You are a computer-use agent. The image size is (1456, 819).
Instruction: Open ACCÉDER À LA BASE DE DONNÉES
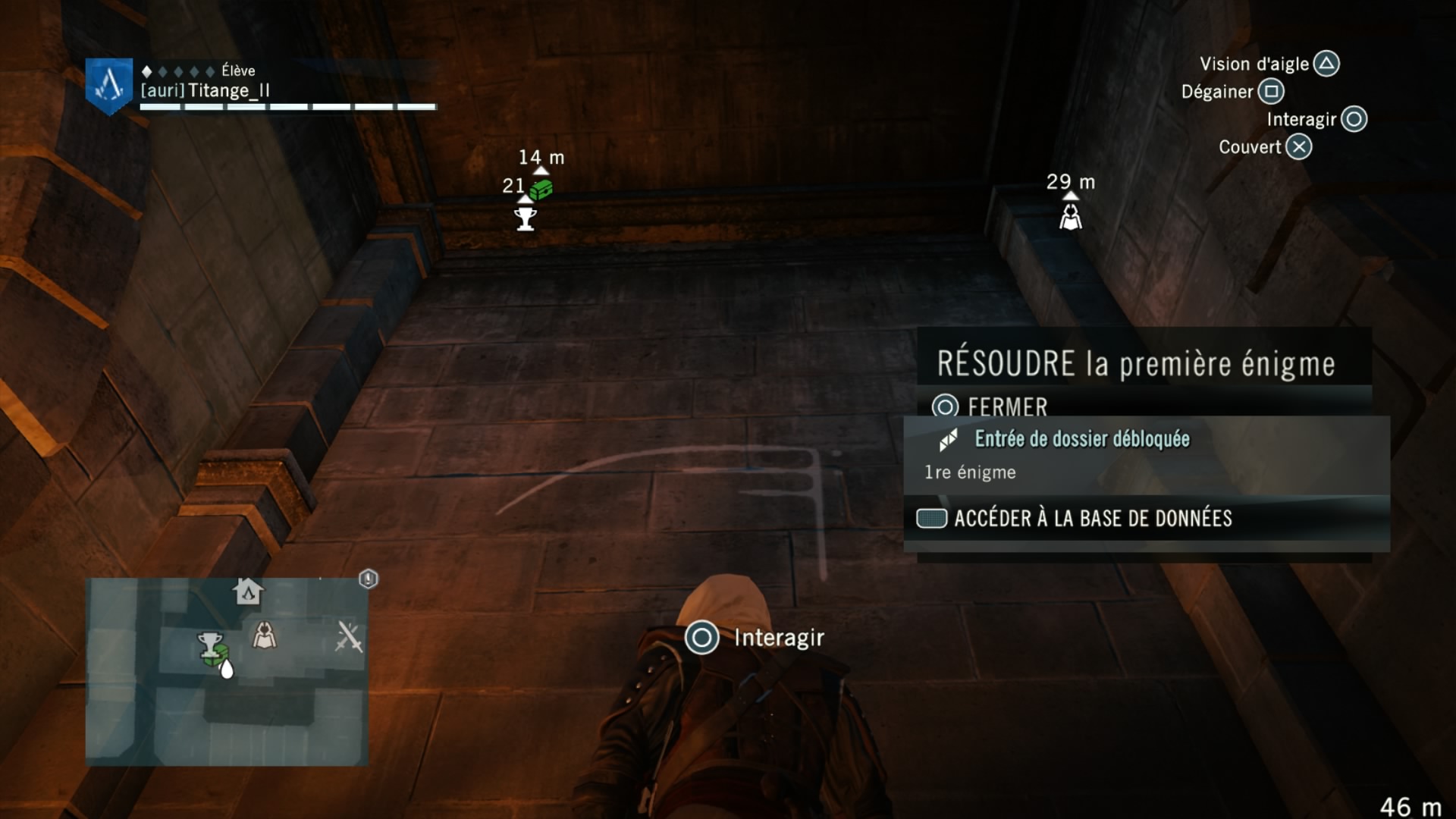[x=1075, y=519]
